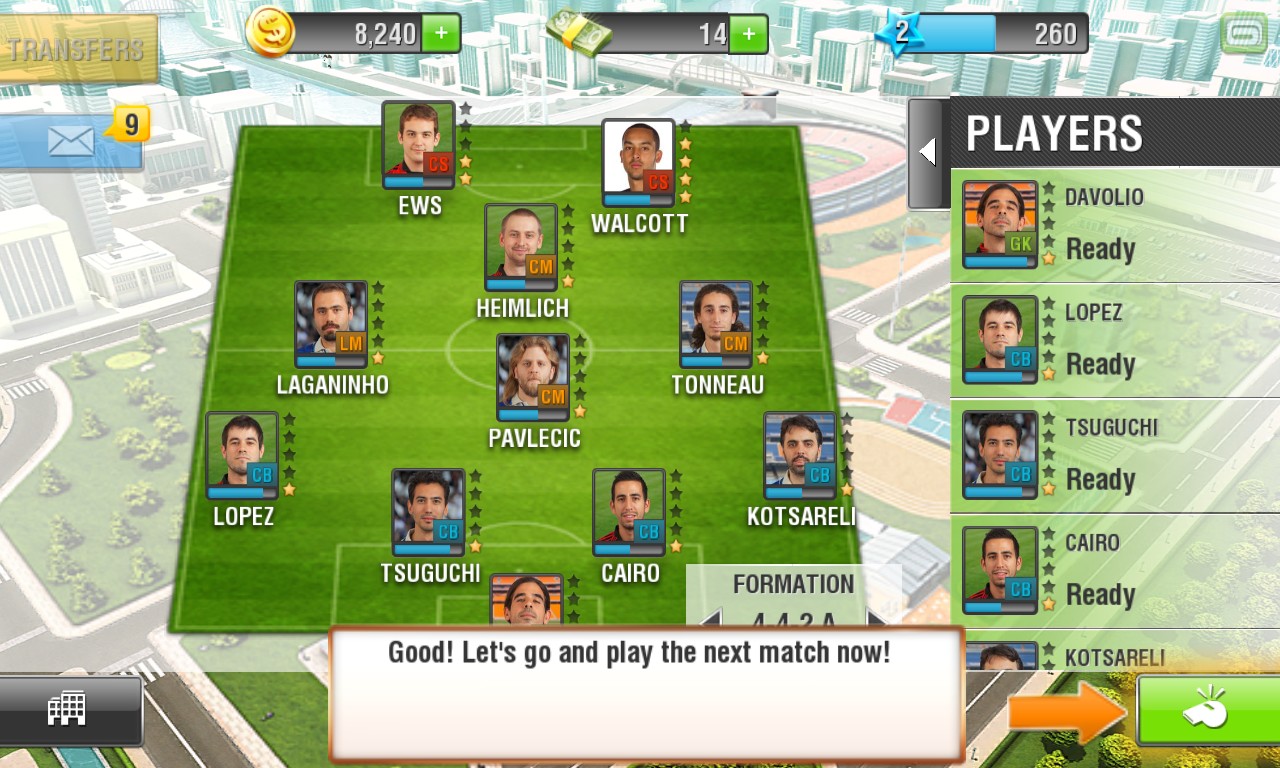The image size is (1280, 768).
Task: Select defender Lopez on the pitch
Action: [242, 456]
